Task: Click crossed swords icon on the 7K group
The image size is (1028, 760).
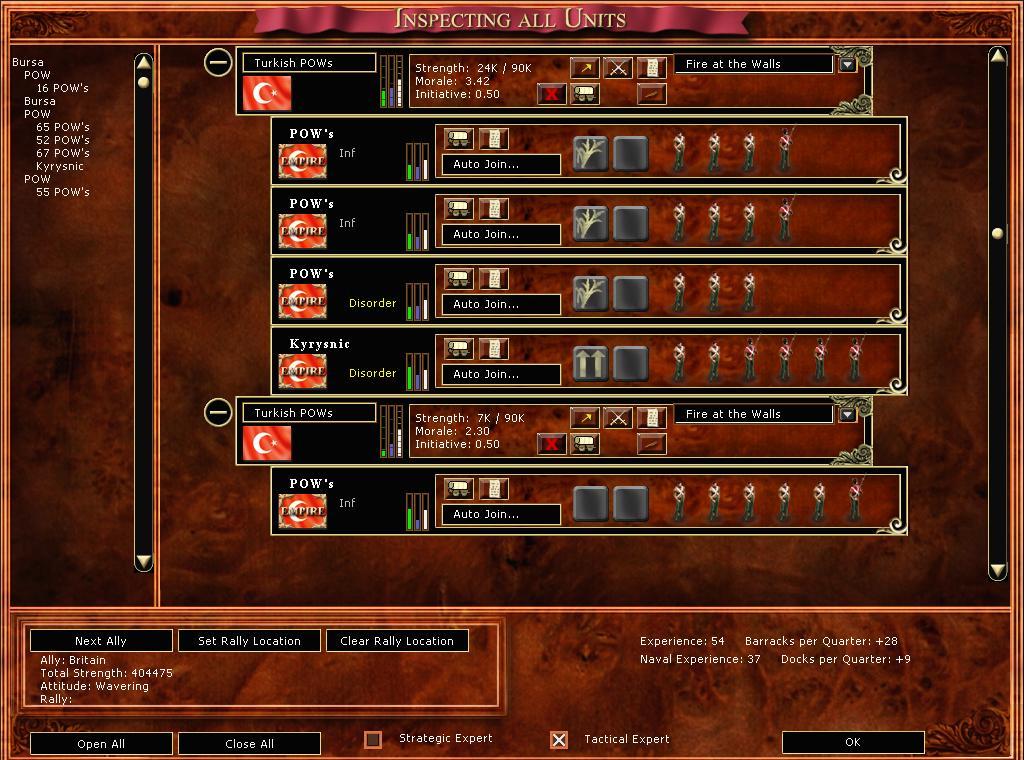Action: click(x=618, y=418)
